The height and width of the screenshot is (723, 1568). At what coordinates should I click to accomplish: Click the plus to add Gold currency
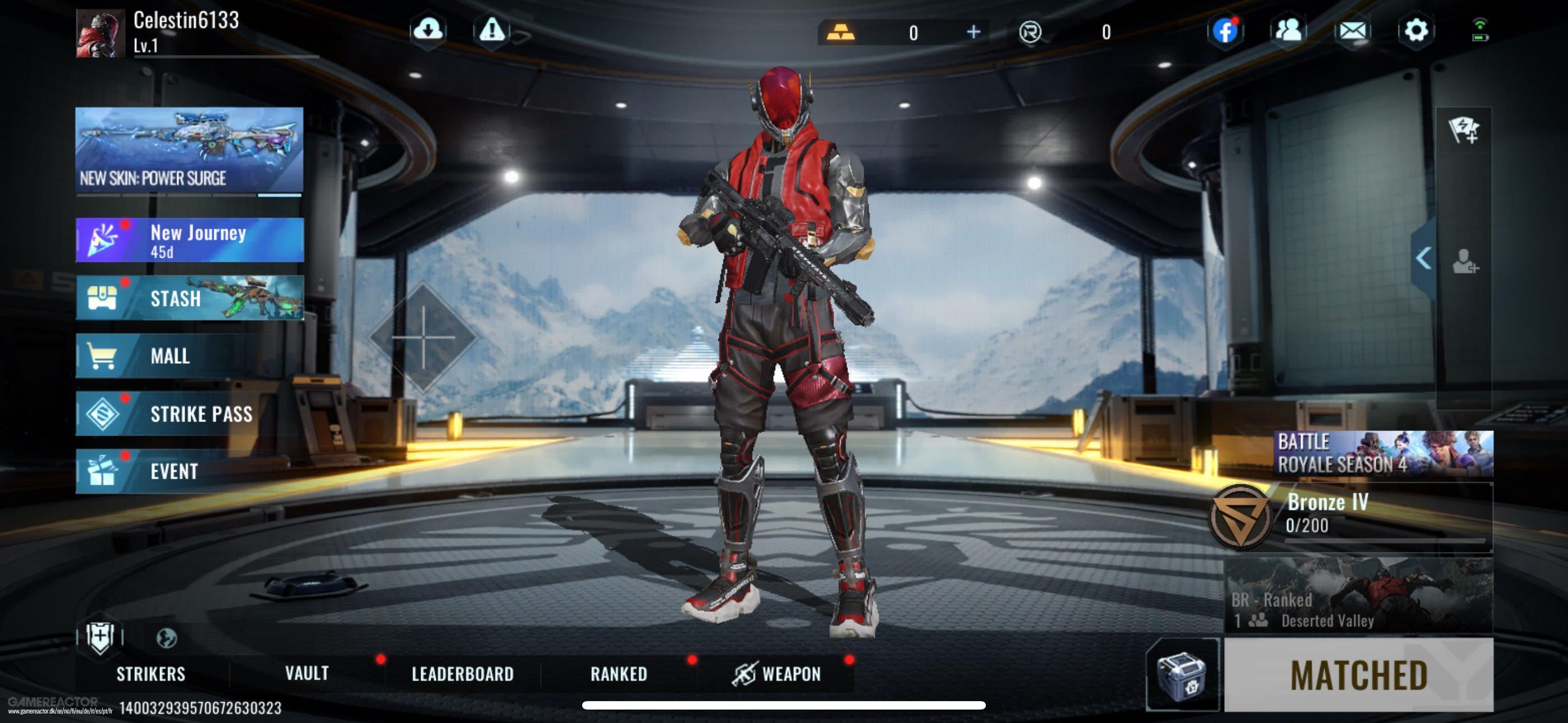[974, 31]
